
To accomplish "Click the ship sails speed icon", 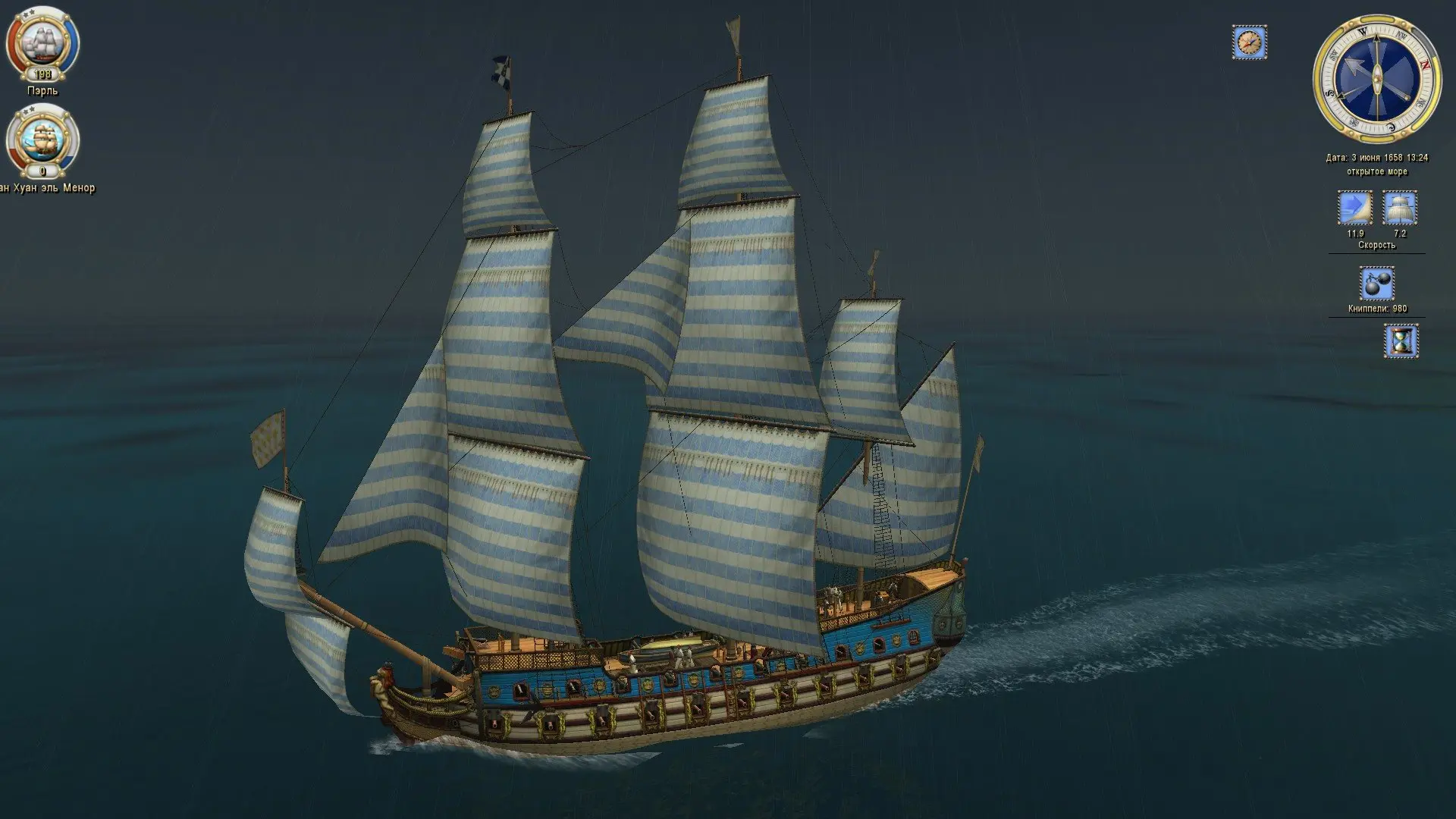I will 1400,209.
